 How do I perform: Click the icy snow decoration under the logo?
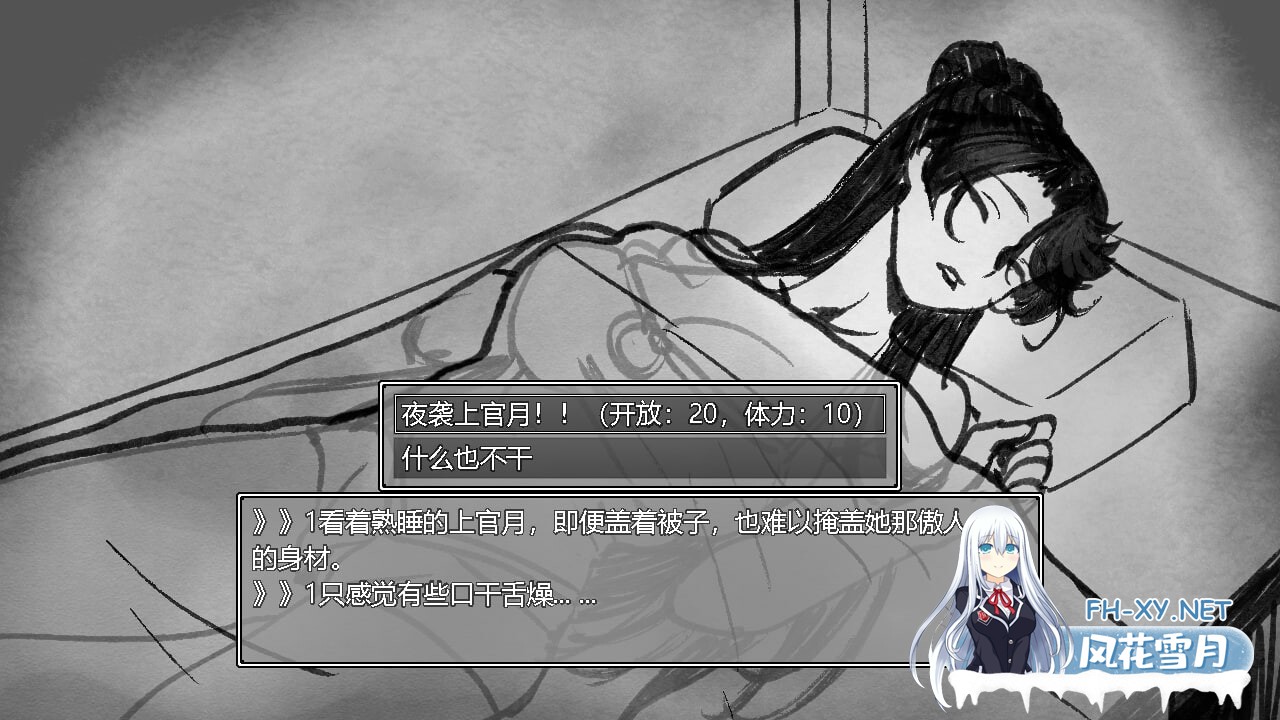click(1100, 688)
